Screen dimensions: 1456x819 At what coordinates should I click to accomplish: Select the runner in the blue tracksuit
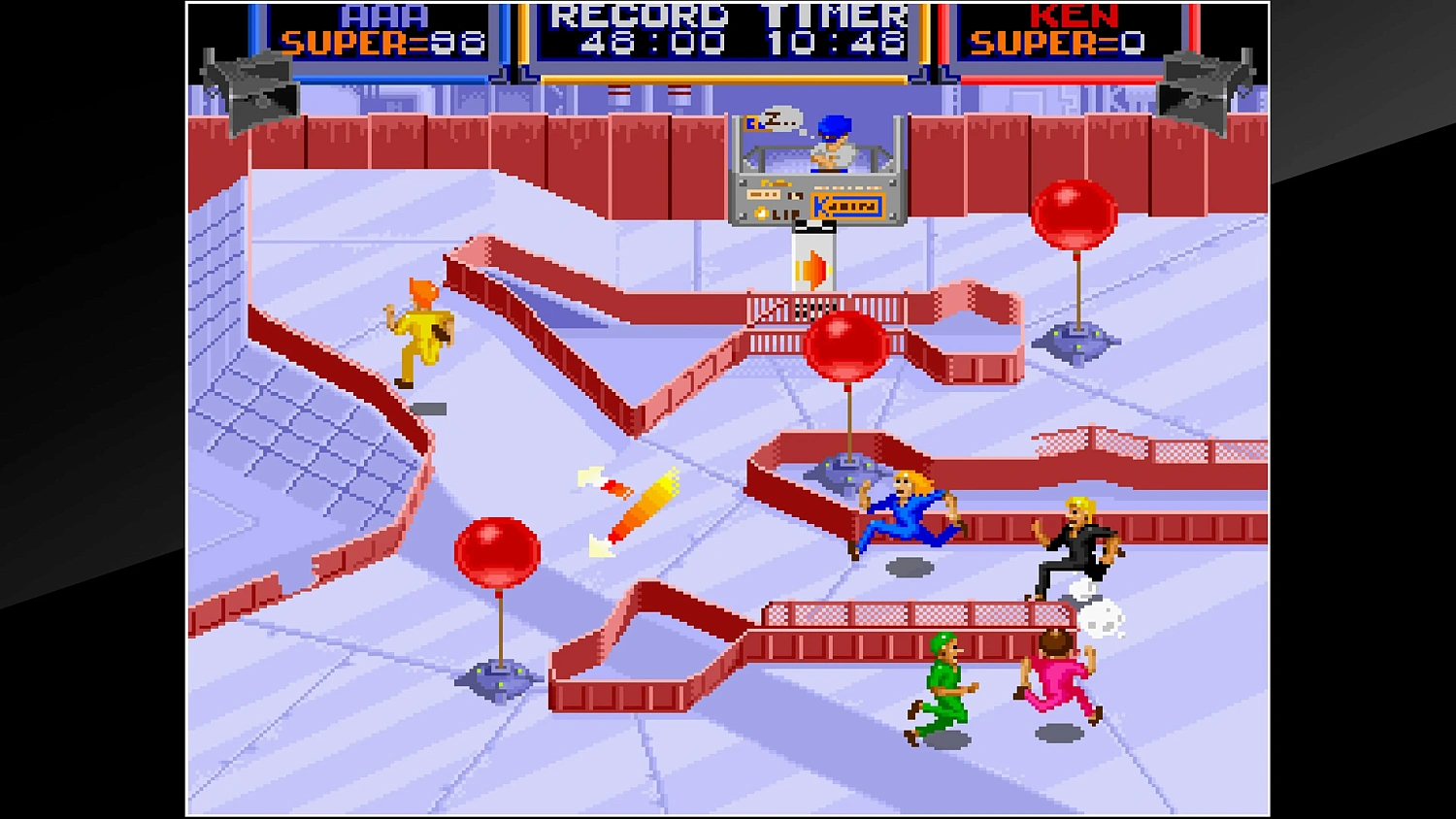(908, 514)
